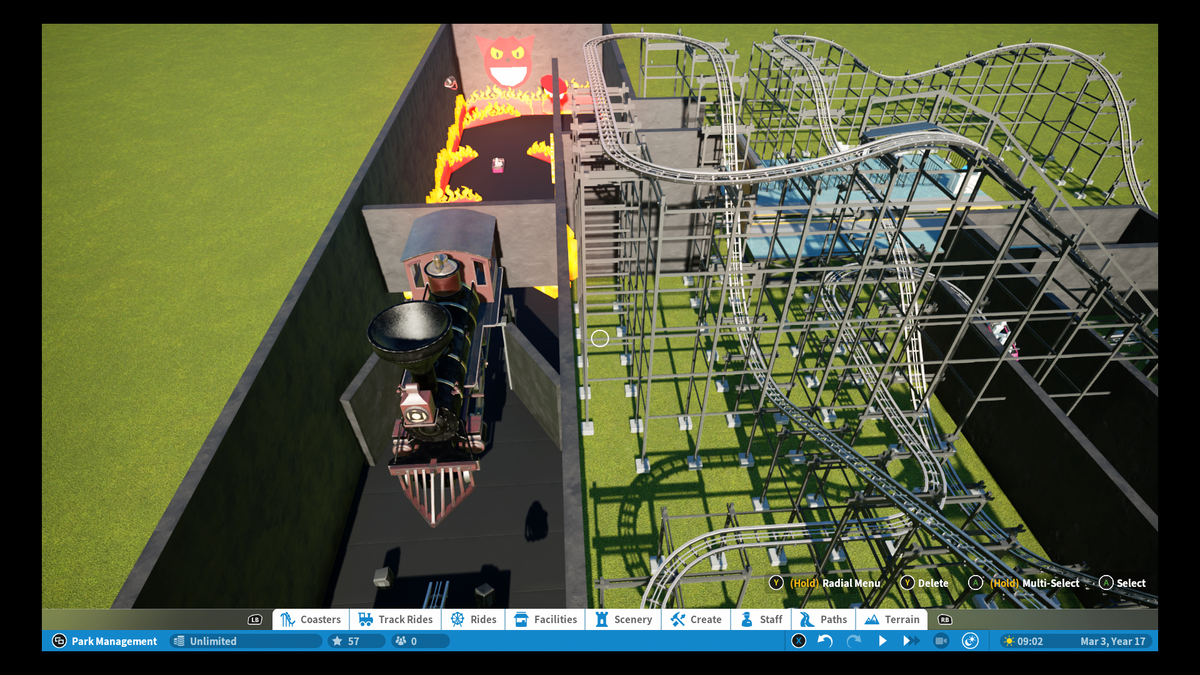Open the Staff tab
The height and width of the screenshot is (675, 1200).
(761, 620)
